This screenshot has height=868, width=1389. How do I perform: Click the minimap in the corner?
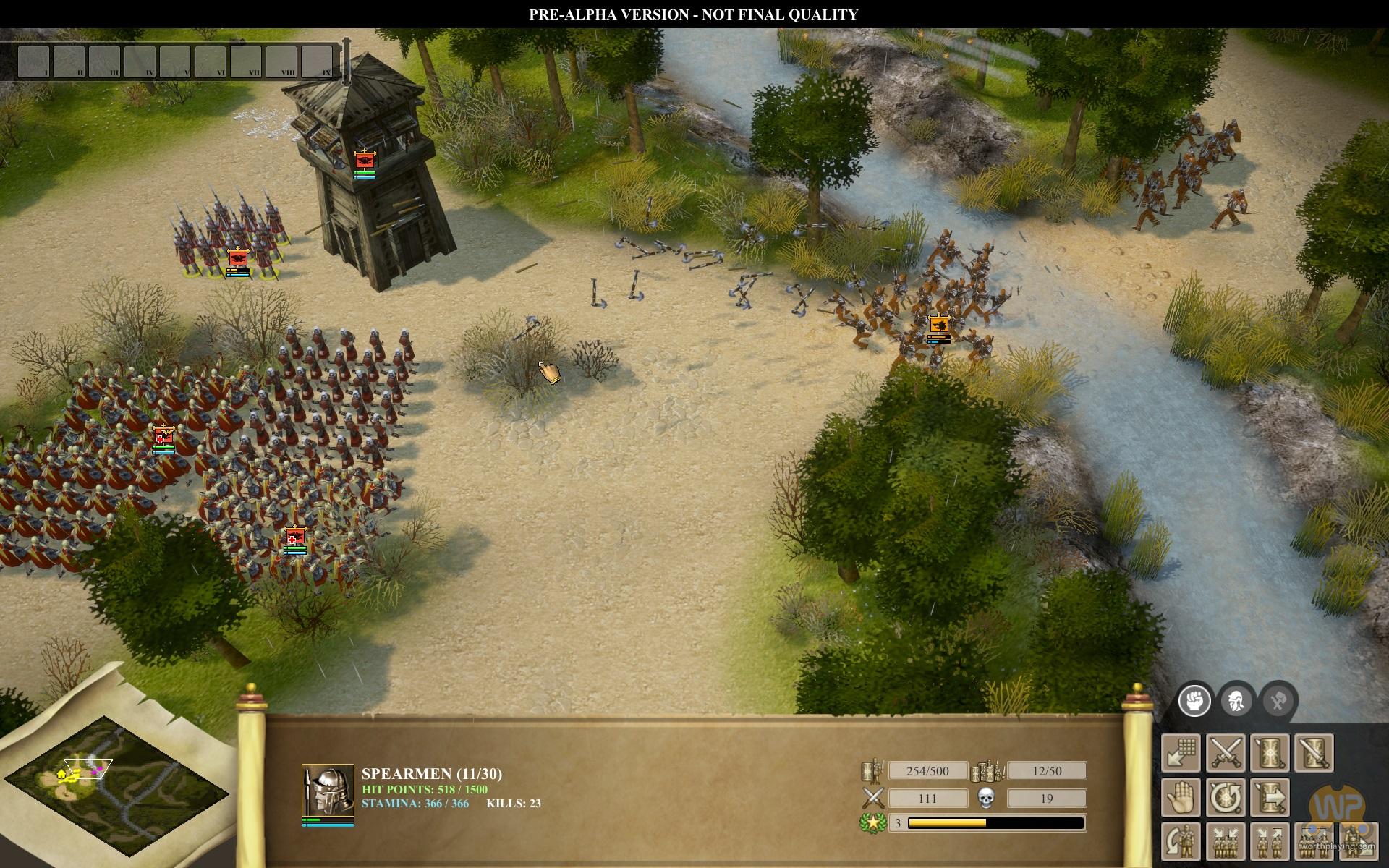pyautogui.click(x=116, y=778)
